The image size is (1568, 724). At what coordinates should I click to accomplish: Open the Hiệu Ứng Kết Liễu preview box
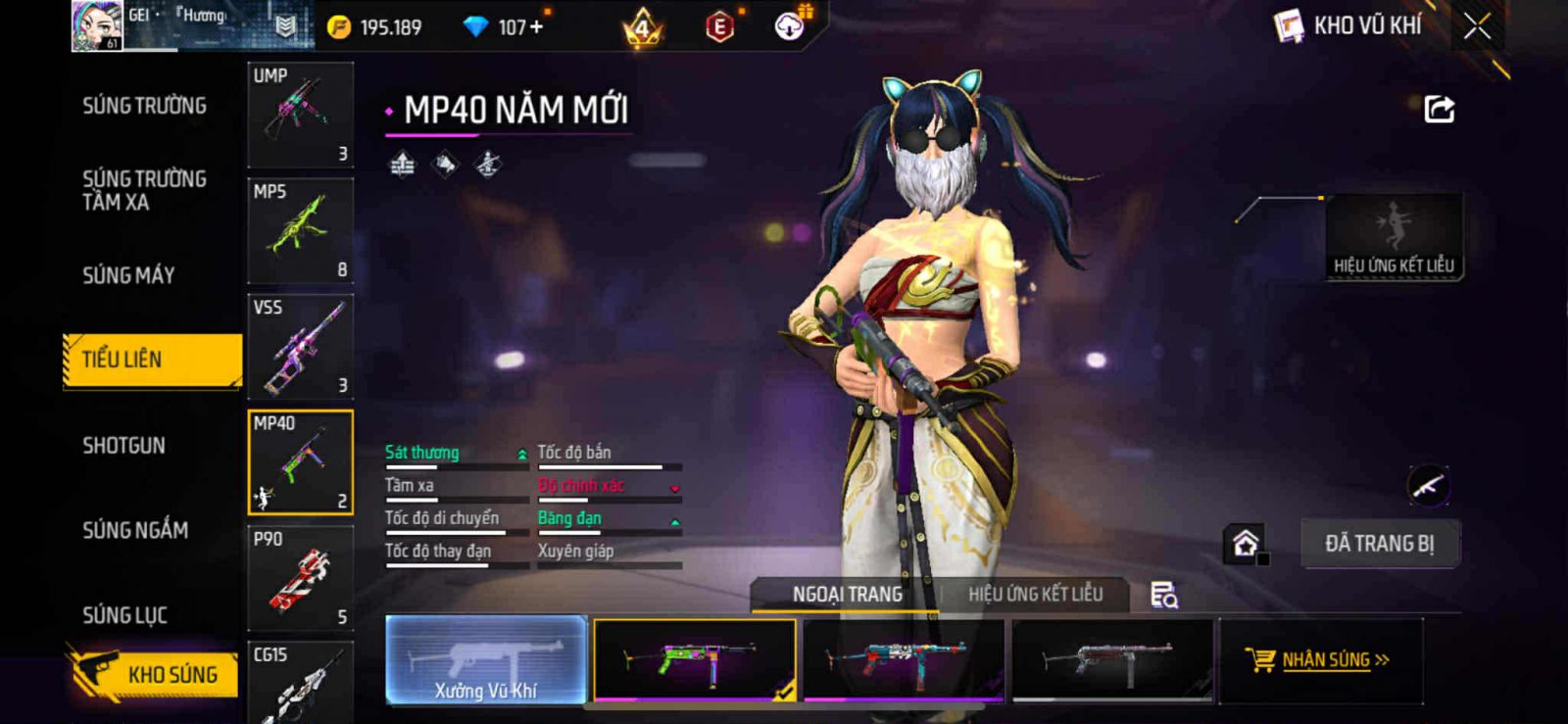[x=1394, y=237]
